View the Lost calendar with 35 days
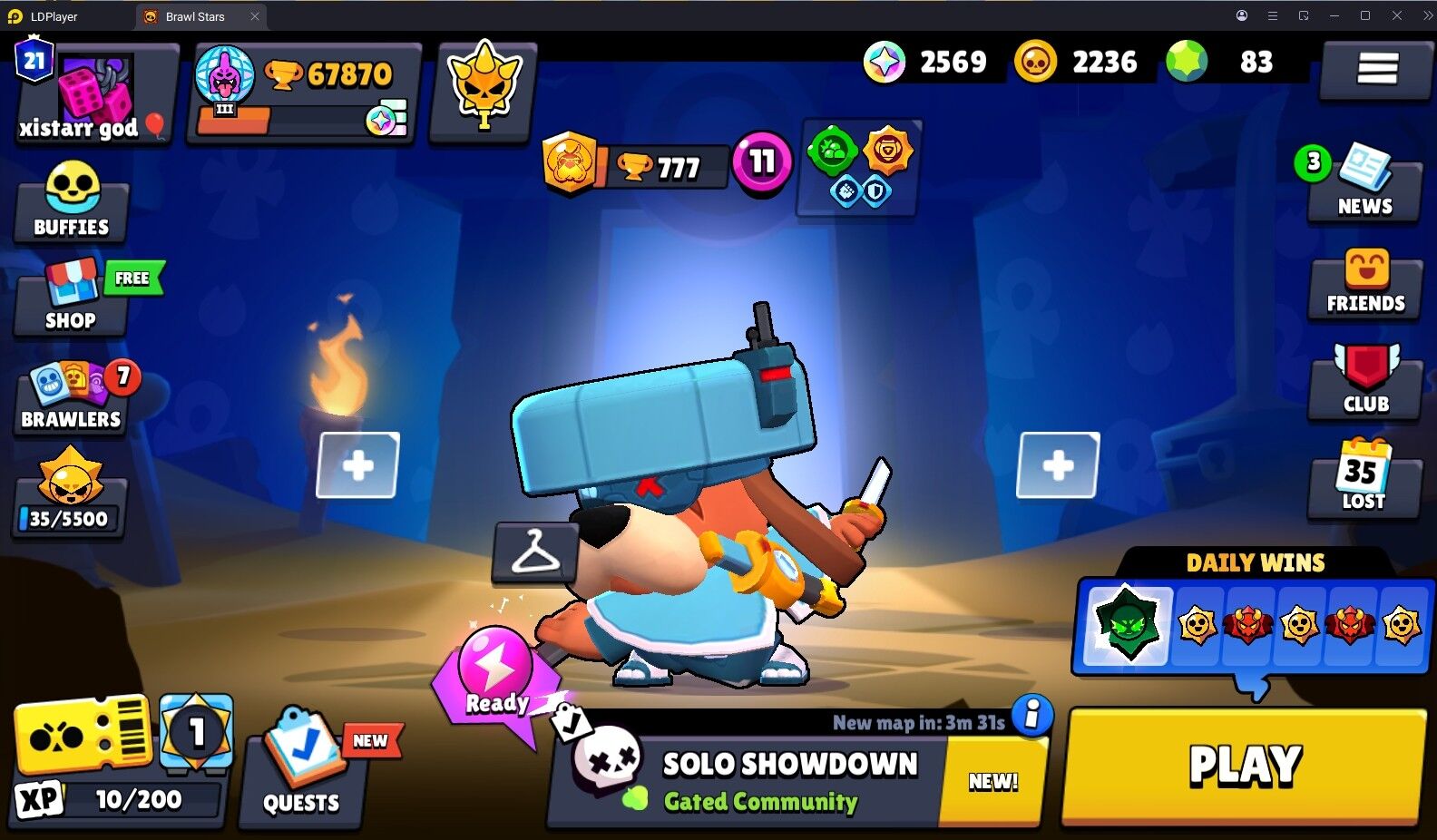The image size is (1437, 840). pos(1364,481)
